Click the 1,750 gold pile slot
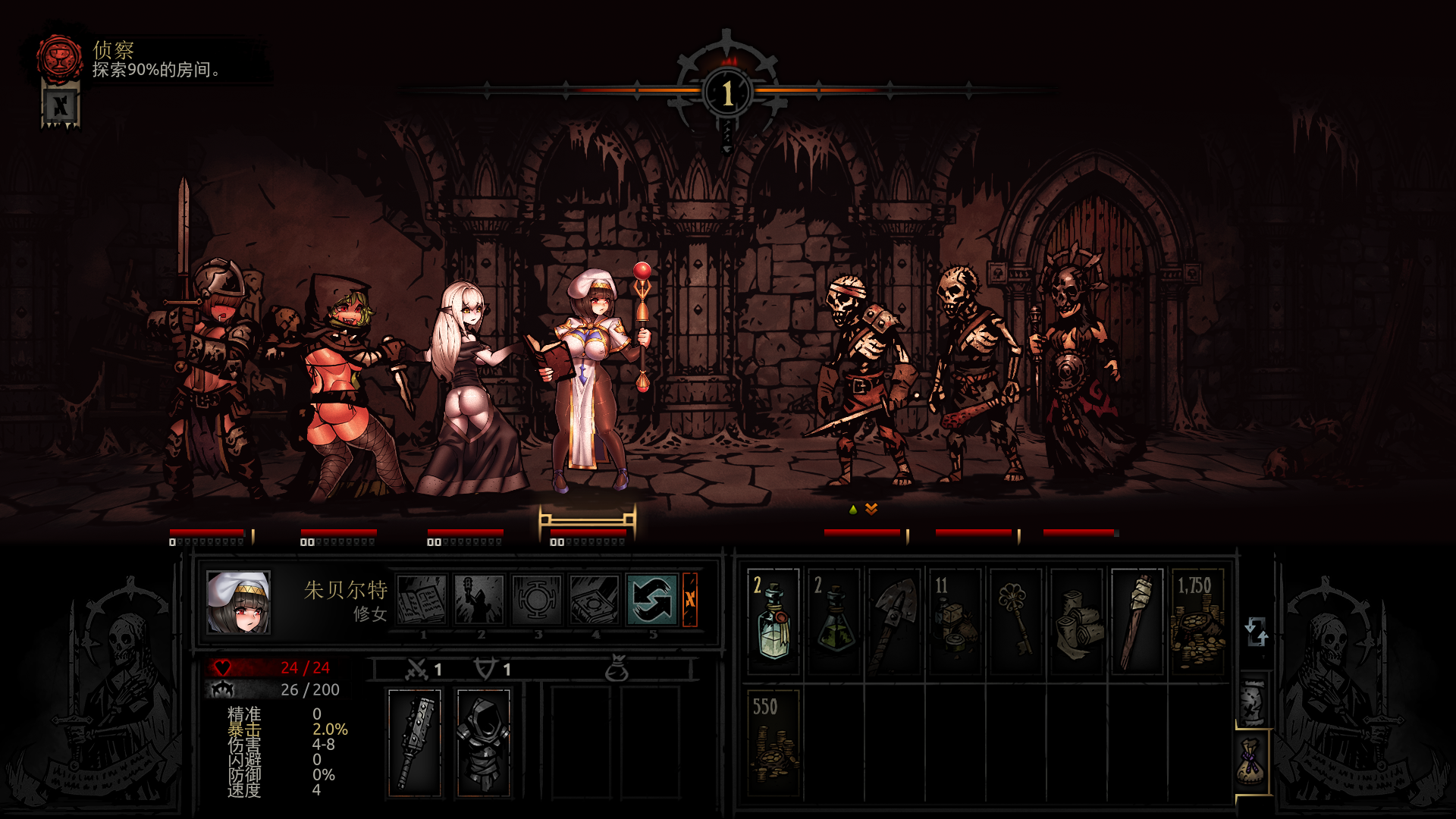The width and height of the screenshot is (1456, 819). coord(1198,622)
